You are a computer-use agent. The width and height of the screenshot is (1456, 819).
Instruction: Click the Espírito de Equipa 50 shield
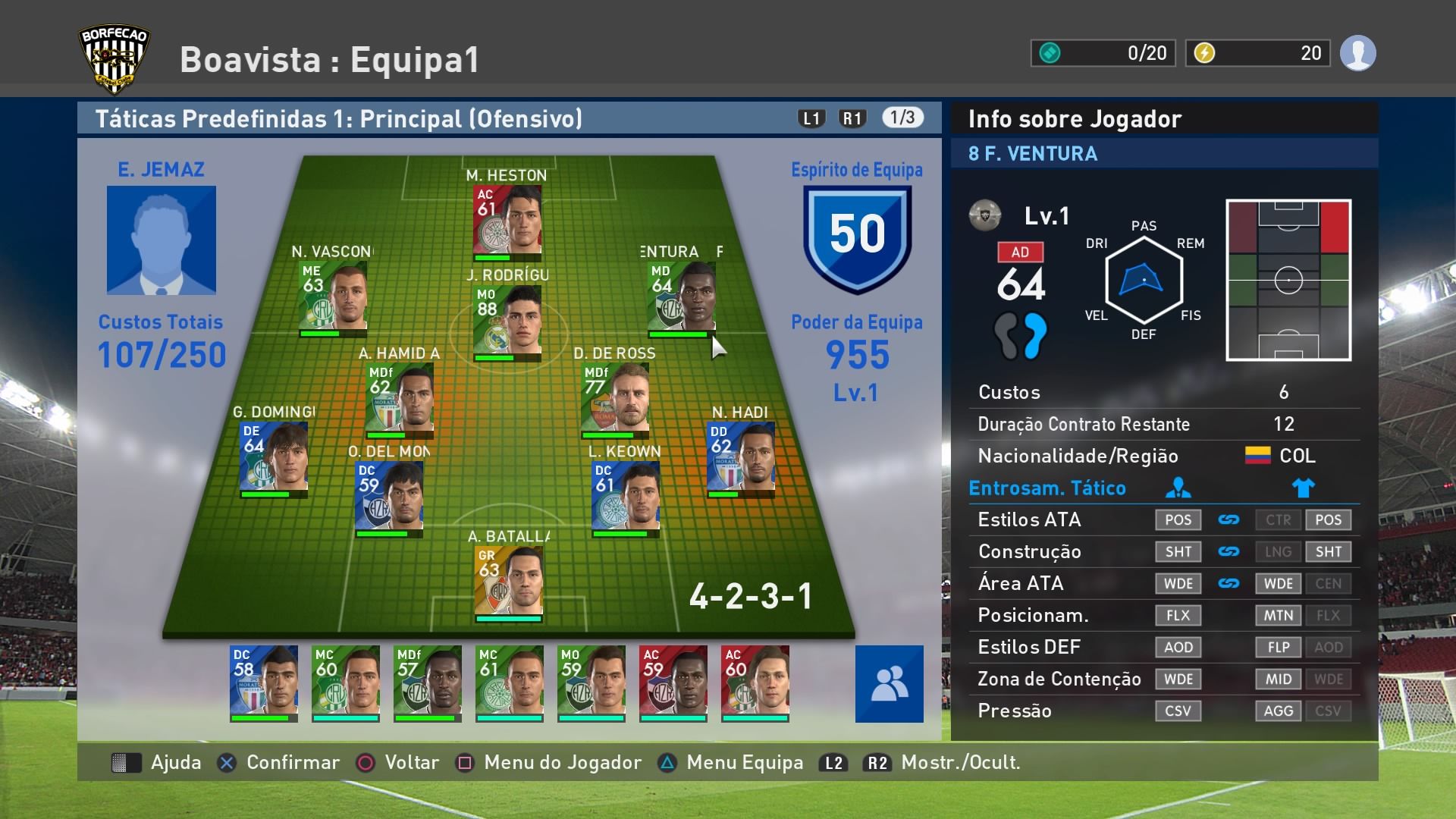click(x=857, y=237)
